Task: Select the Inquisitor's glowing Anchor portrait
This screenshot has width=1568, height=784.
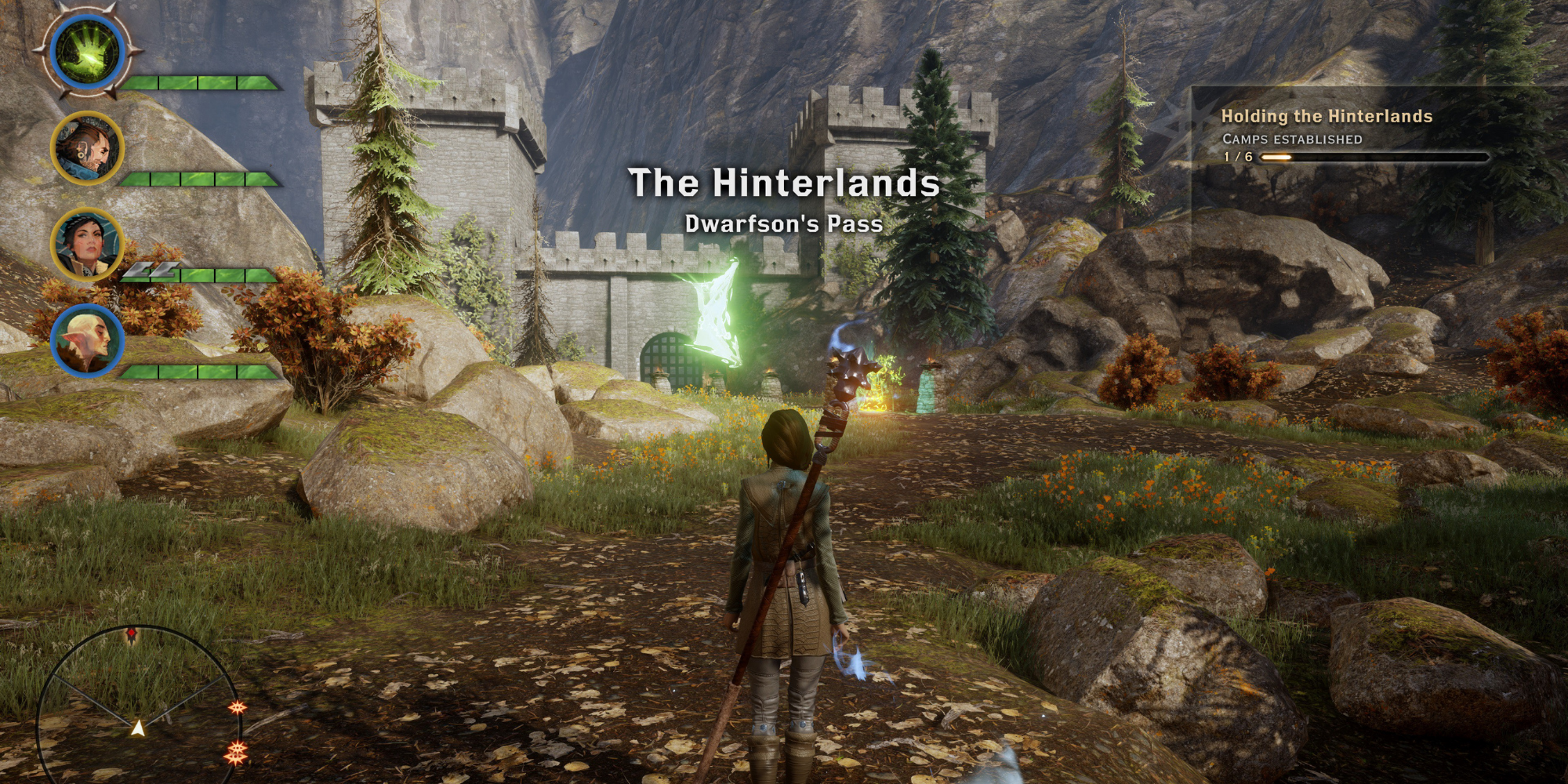Action: [x=86, y=51]
